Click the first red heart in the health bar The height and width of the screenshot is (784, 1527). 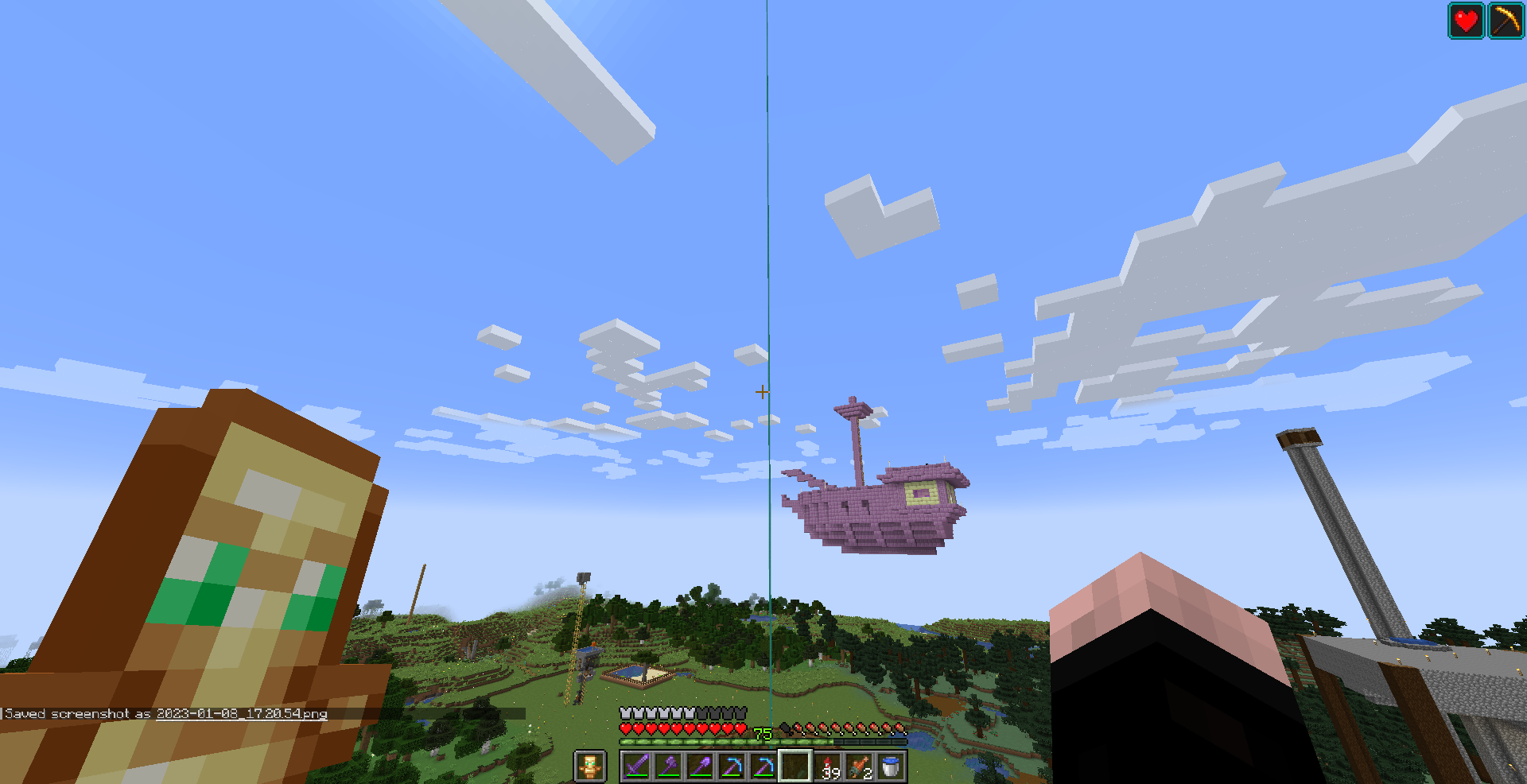[625, 728]
